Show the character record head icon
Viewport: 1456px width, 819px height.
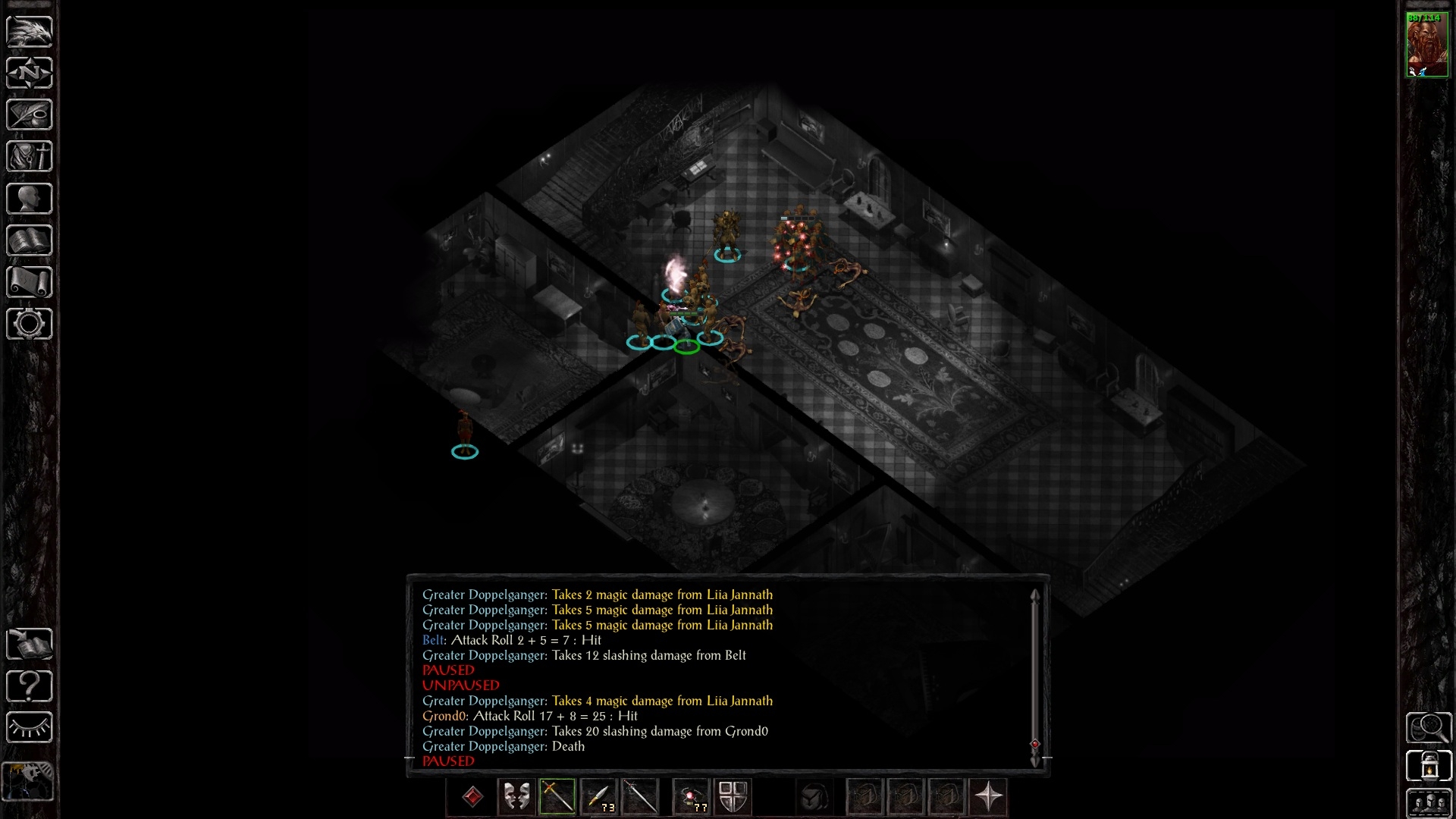(x=30, y=199)
